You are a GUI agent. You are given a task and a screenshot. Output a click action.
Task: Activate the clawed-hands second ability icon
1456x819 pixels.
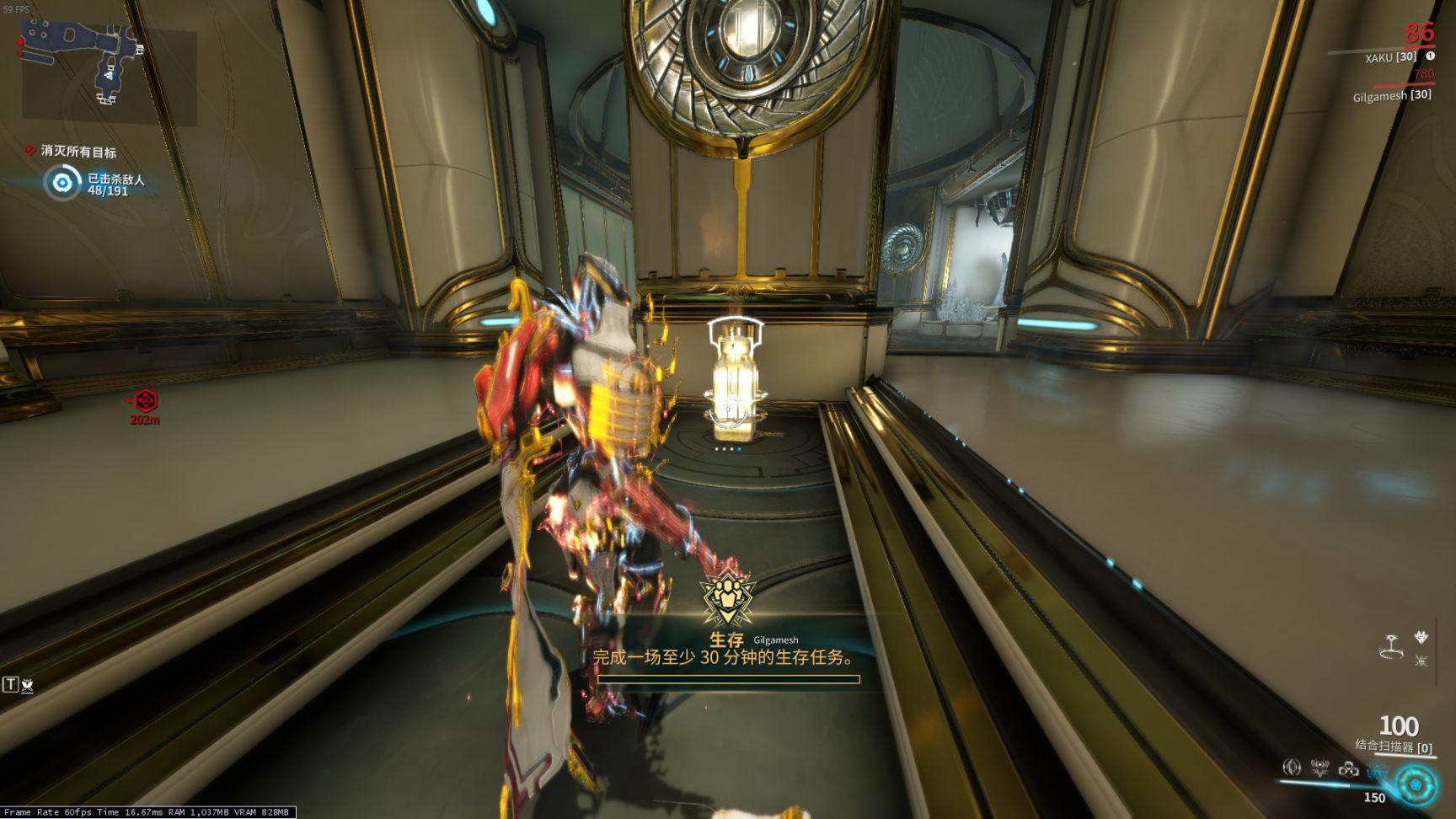click(x=1319, y=768)
